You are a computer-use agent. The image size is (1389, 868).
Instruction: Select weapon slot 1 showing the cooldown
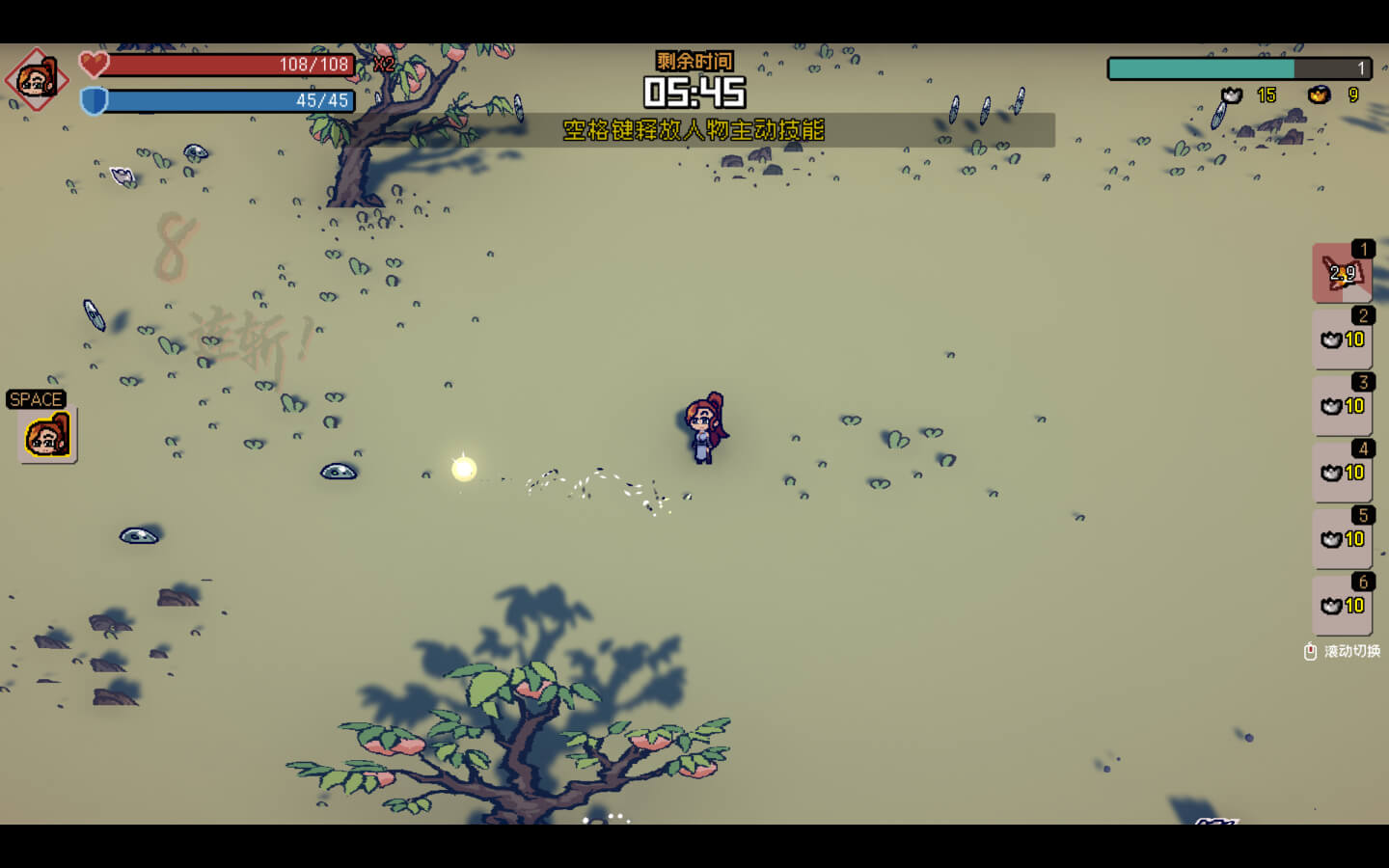[1341, 273]
